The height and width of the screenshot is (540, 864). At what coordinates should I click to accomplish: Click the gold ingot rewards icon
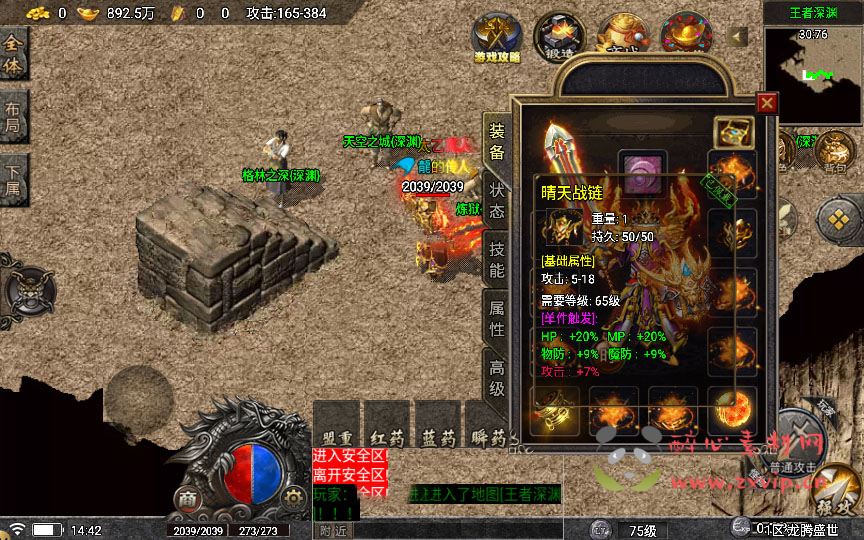(x=685, y=33)
